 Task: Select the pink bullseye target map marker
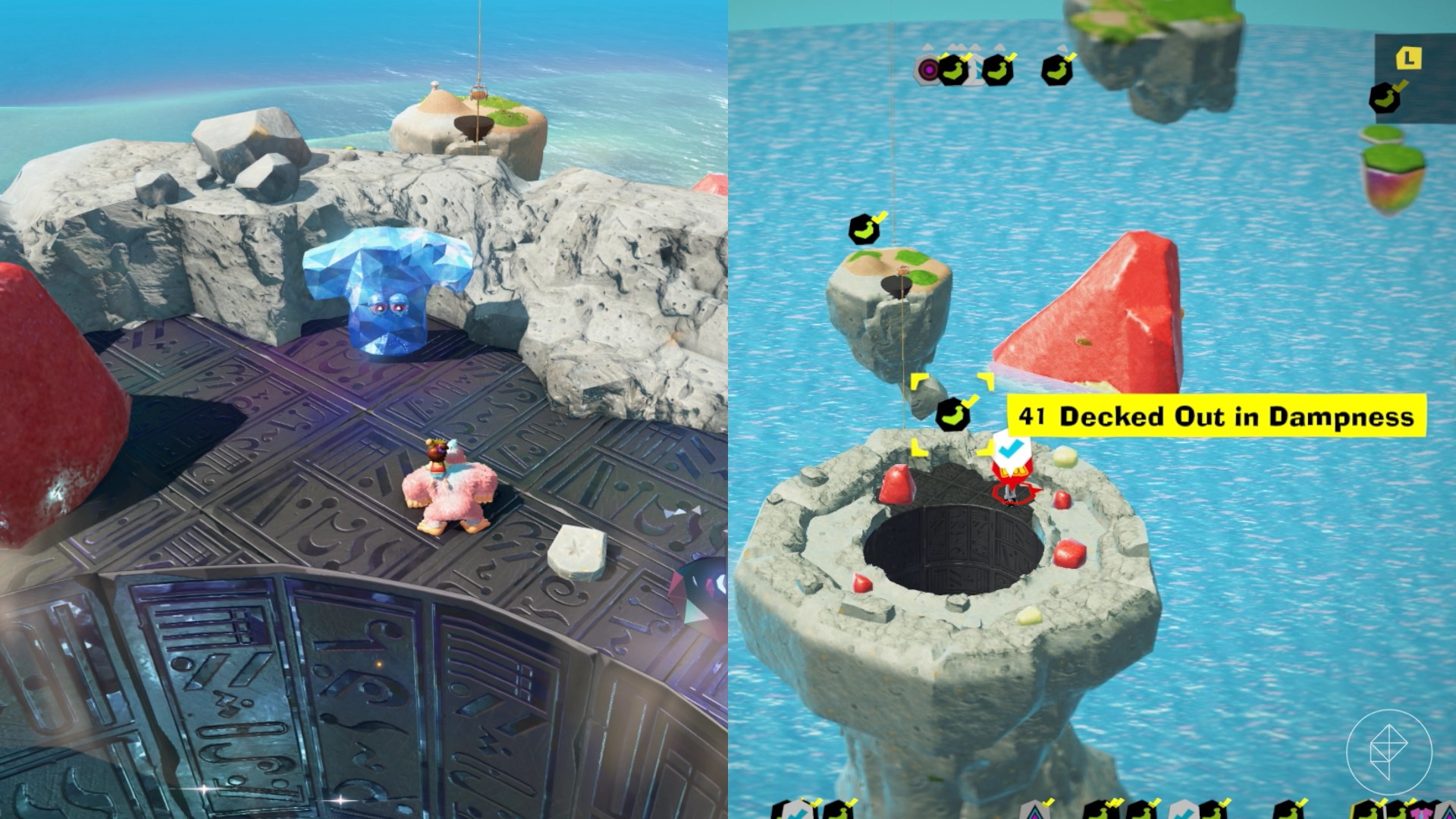click(927, 71)
